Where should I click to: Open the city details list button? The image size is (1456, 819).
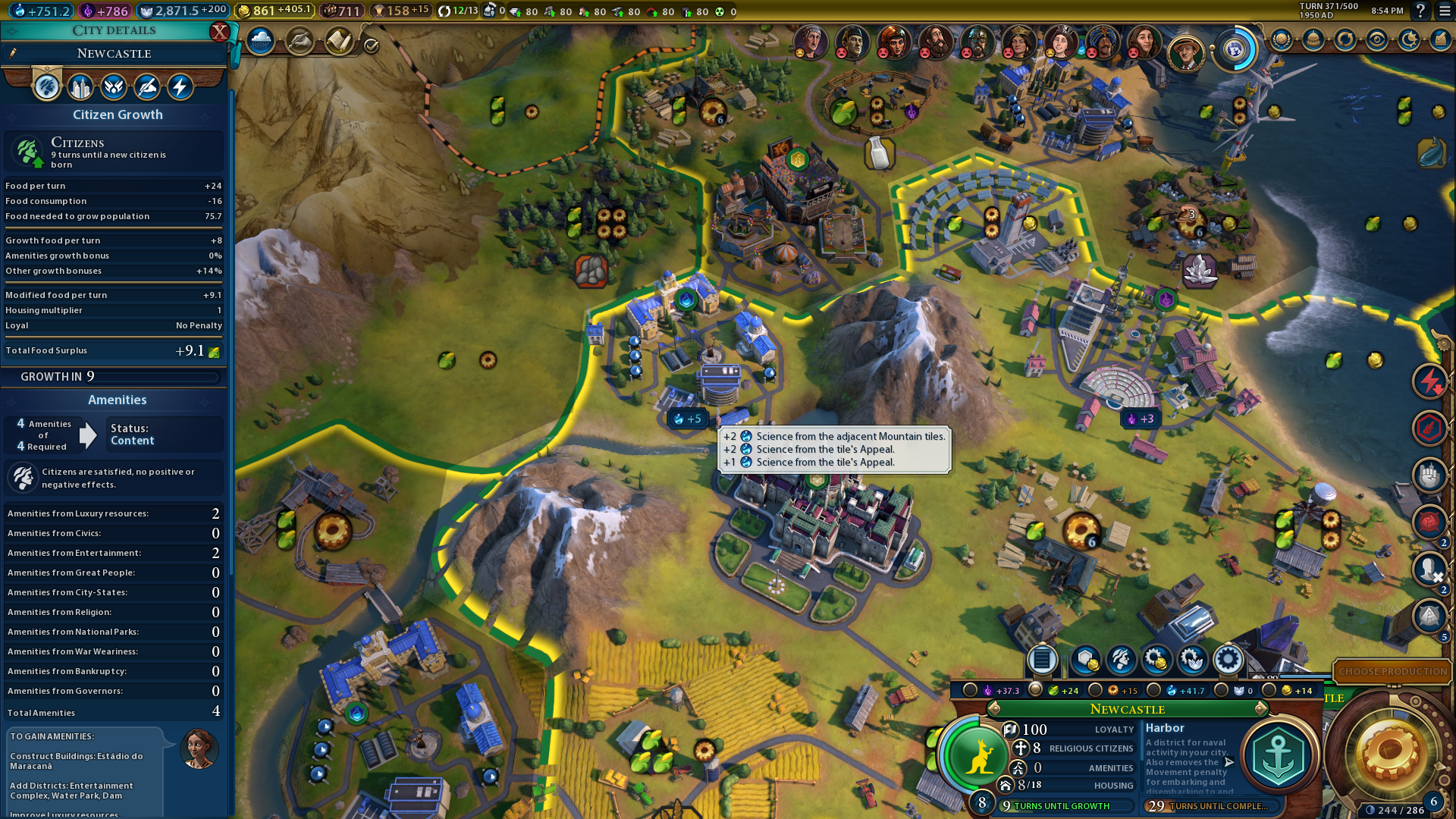(1042, 660)
